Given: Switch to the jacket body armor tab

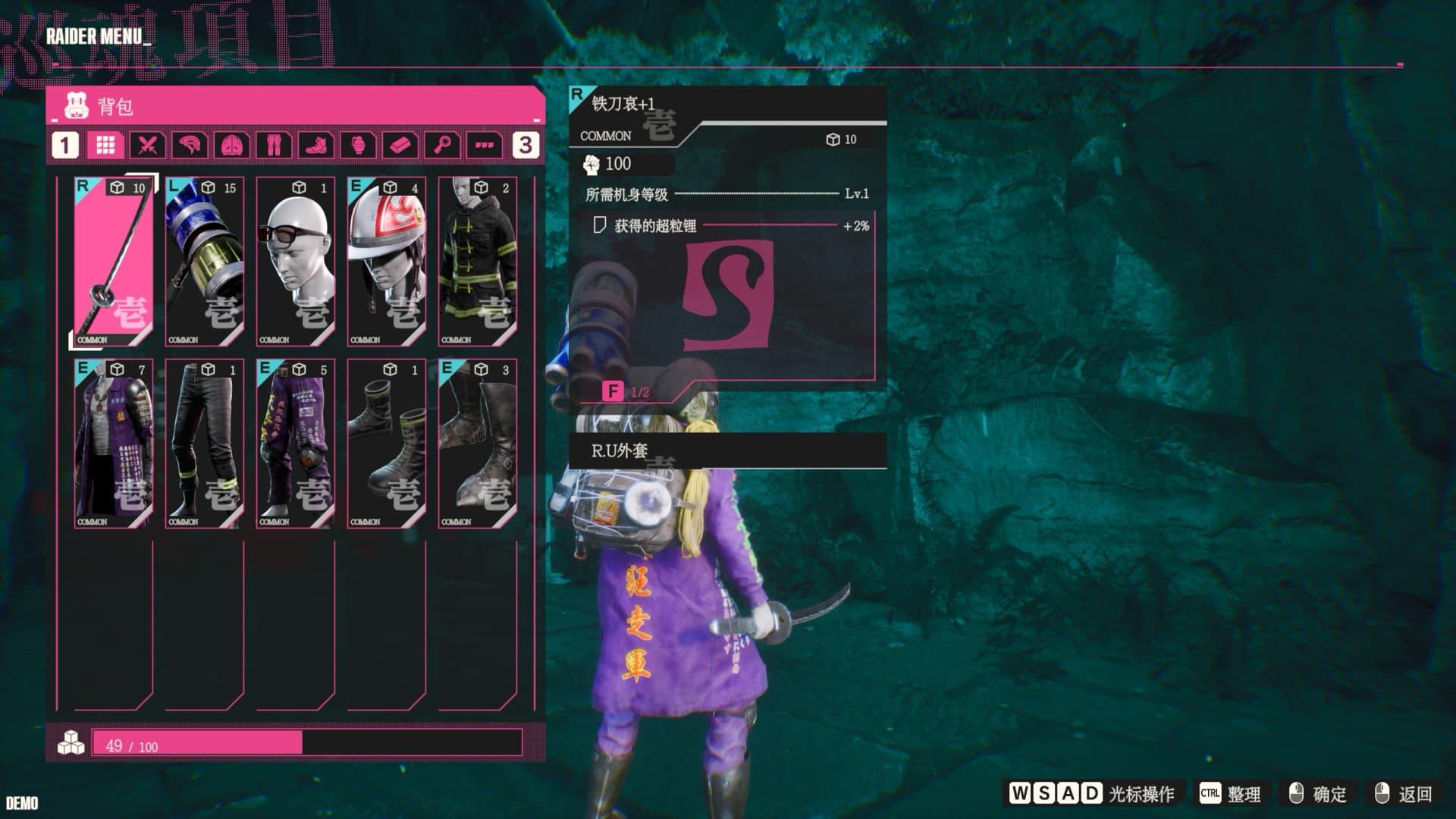Looking at the screenshot, I should click(232, 145).
